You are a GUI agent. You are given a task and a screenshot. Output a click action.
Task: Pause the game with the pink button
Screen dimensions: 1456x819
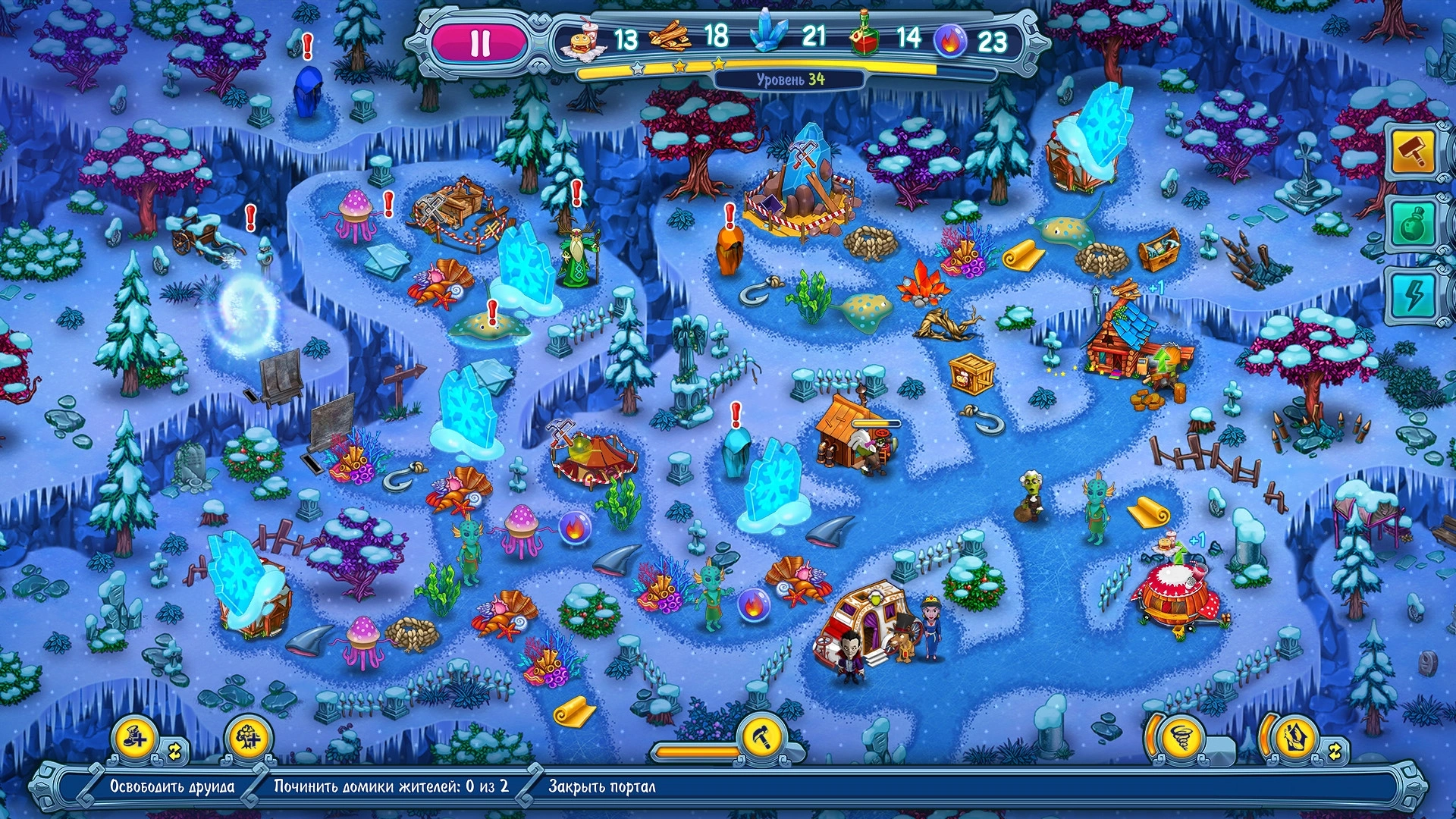(x=479, y=43)
